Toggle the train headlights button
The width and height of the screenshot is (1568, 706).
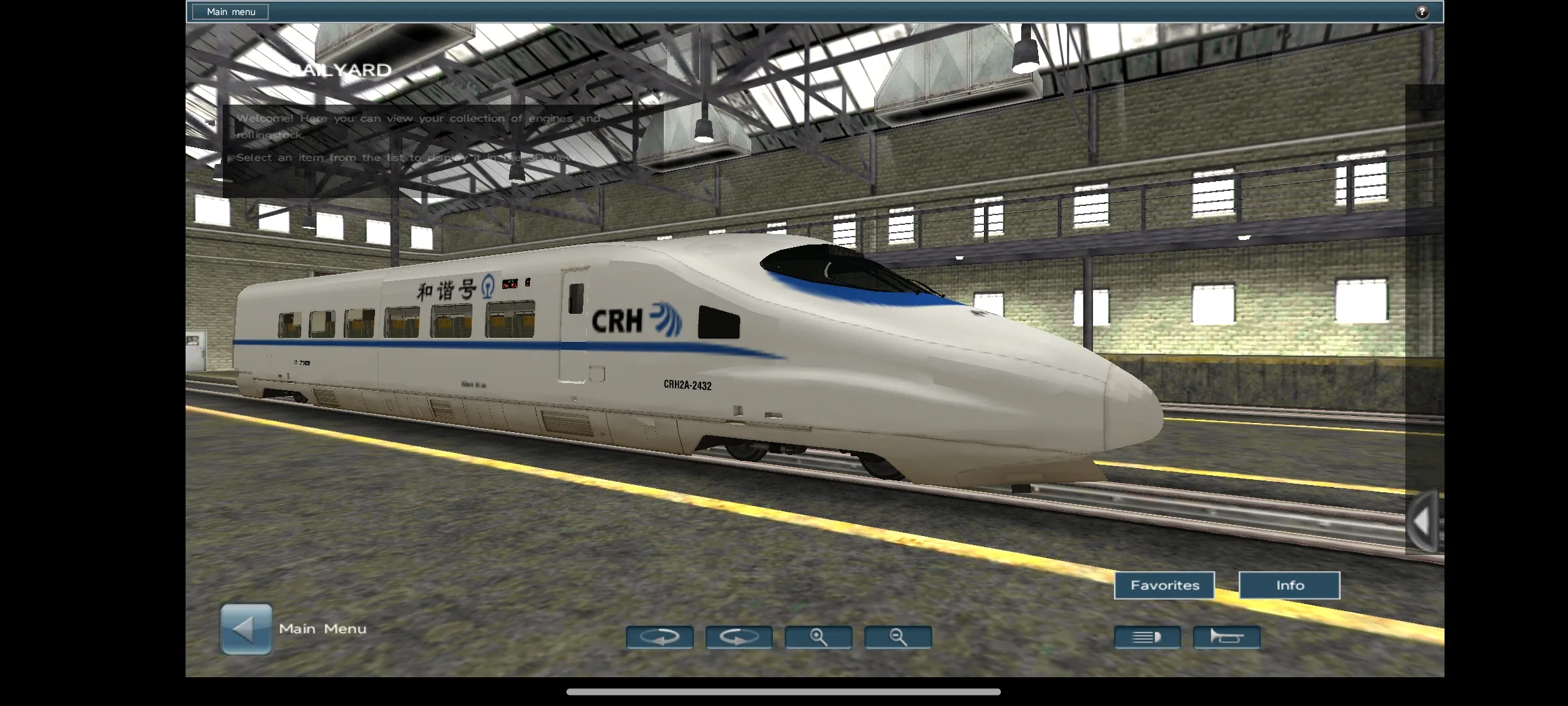(1147, 637)
